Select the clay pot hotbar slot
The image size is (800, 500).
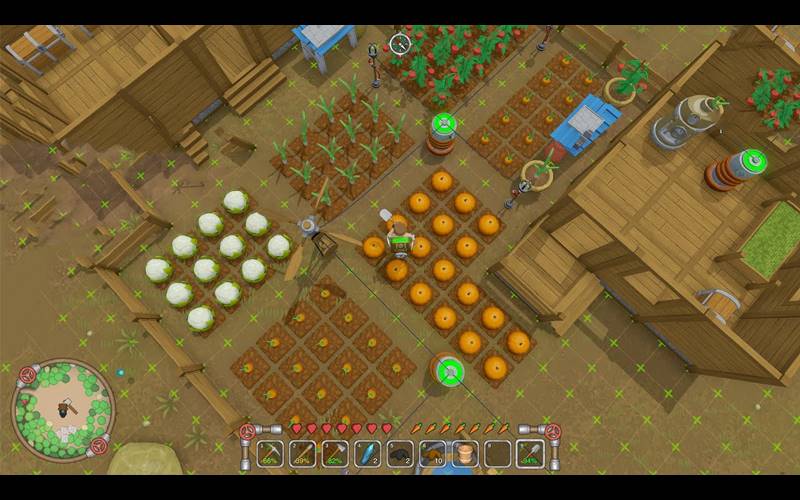click(x=465, y=454)
